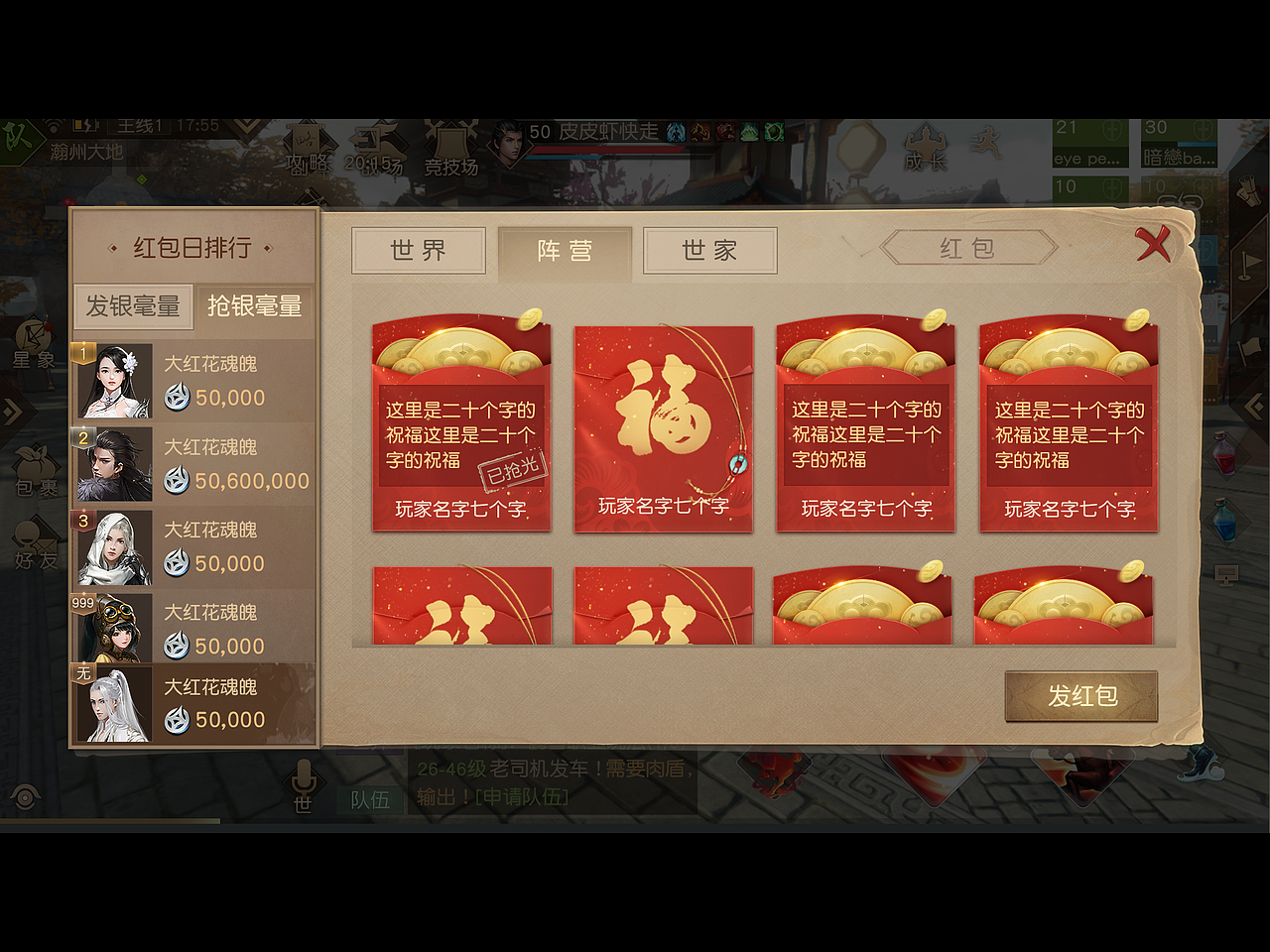Image resolution: width=1270 pixels, height=952 pixels.
Task: Switch to the 世家 tab
Action: pos(708,252)
